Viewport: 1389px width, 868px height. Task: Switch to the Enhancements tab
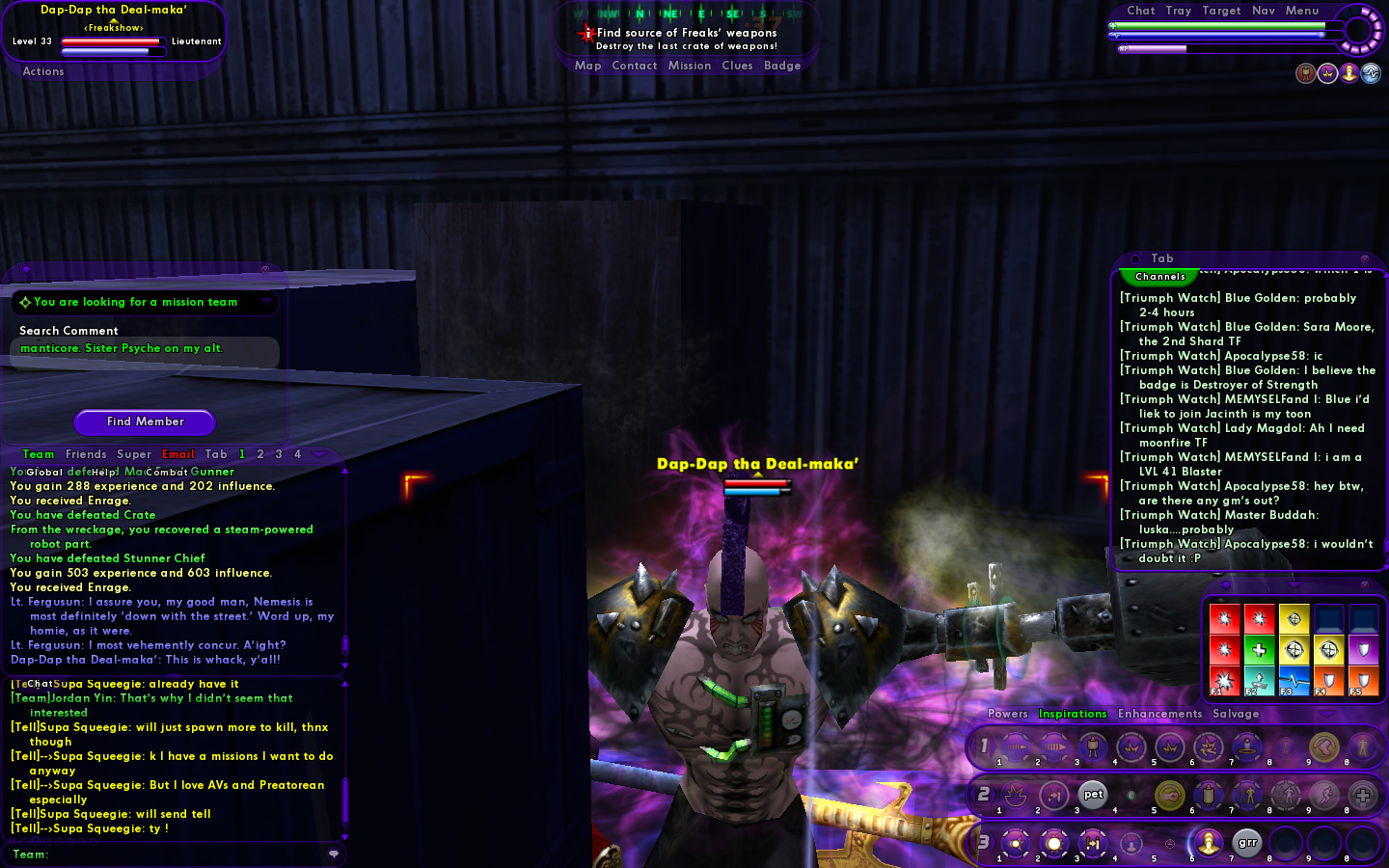pyautogui.click(x=1159, y=714)
